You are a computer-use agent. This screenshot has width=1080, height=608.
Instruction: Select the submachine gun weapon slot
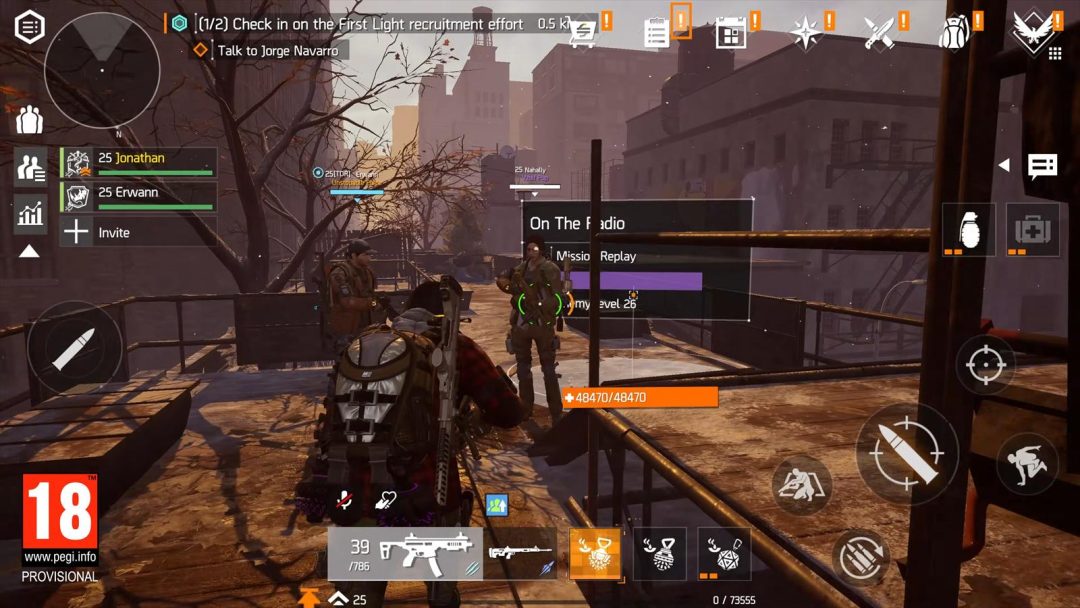point(405,553)
